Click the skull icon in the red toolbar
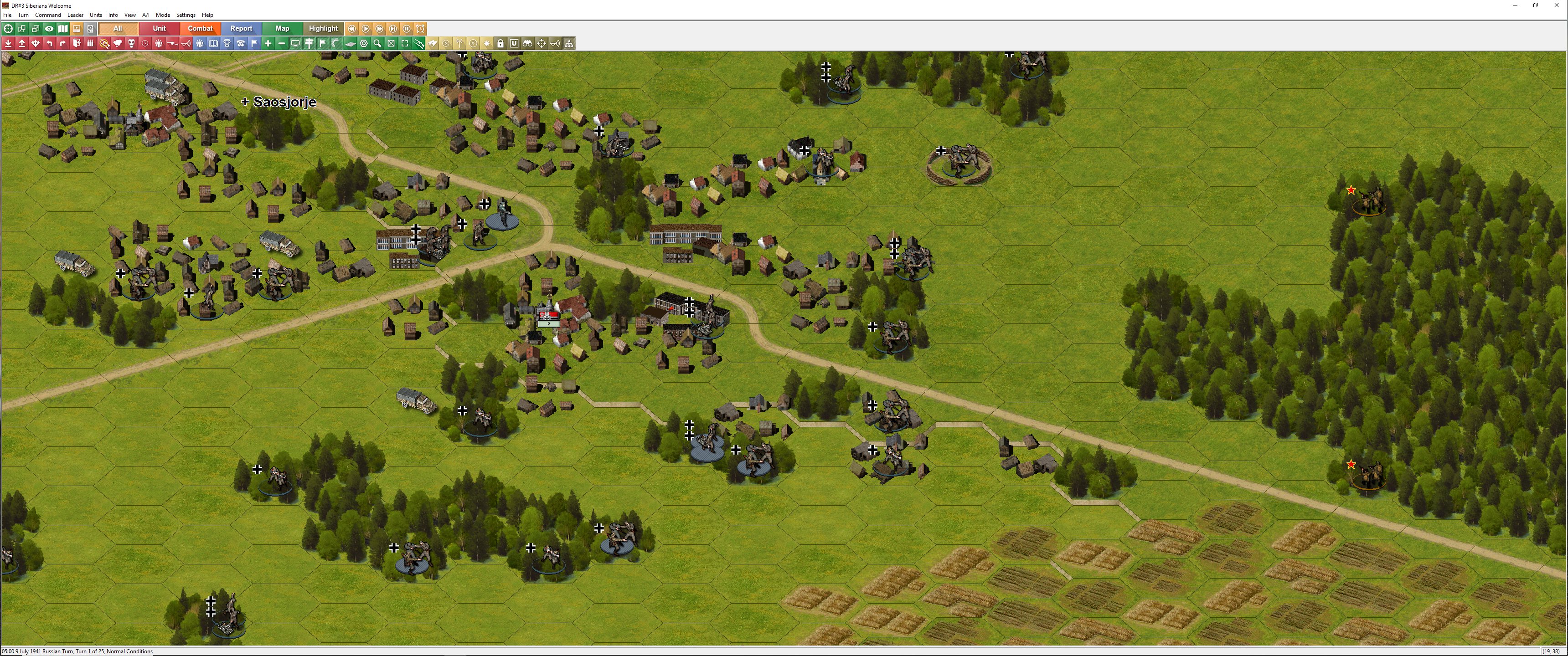Image resolution: width=1568 pixels, height=656 pixels. coord(131,43)
